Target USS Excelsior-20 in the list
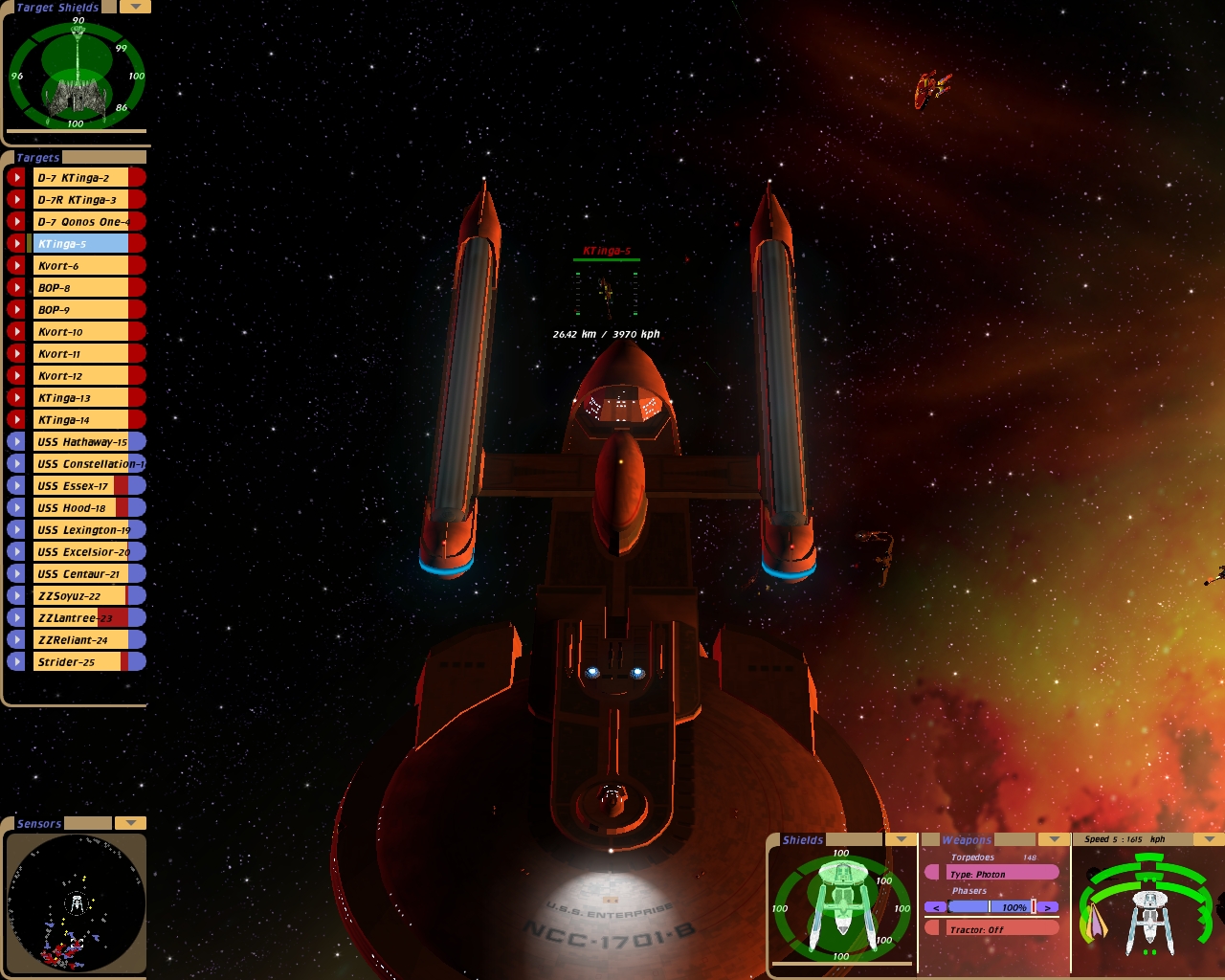 [80, 552]
